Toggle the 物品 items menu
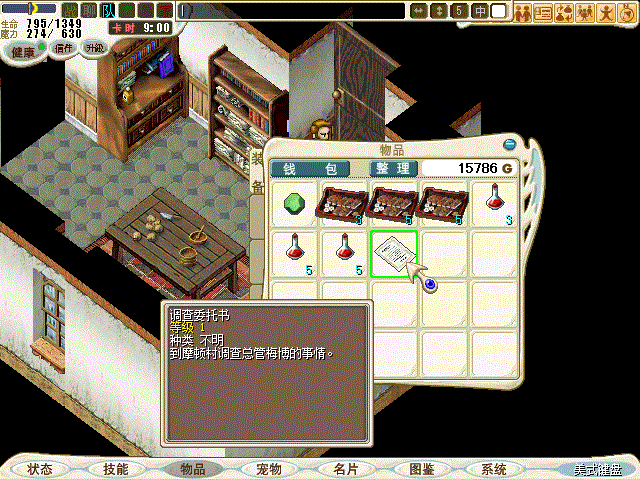640x480 pixels. (192, 468)
